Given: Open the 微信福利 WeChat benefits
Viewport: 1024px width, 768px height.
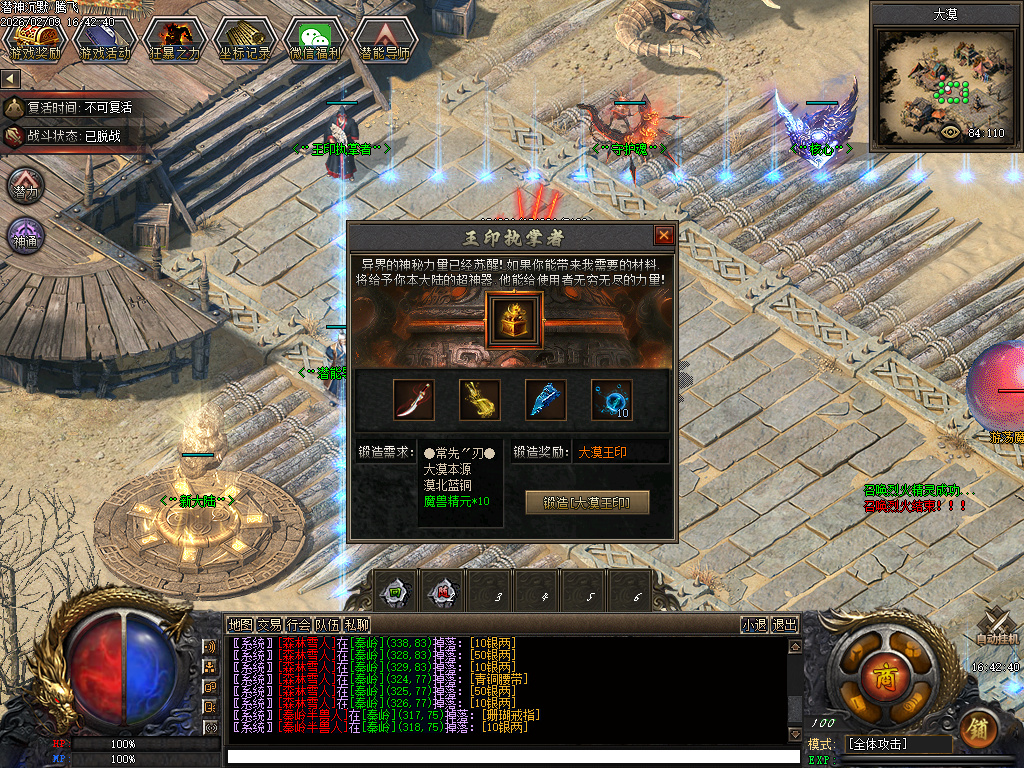Looking at the screenshot, I should [x=313, y=40].
